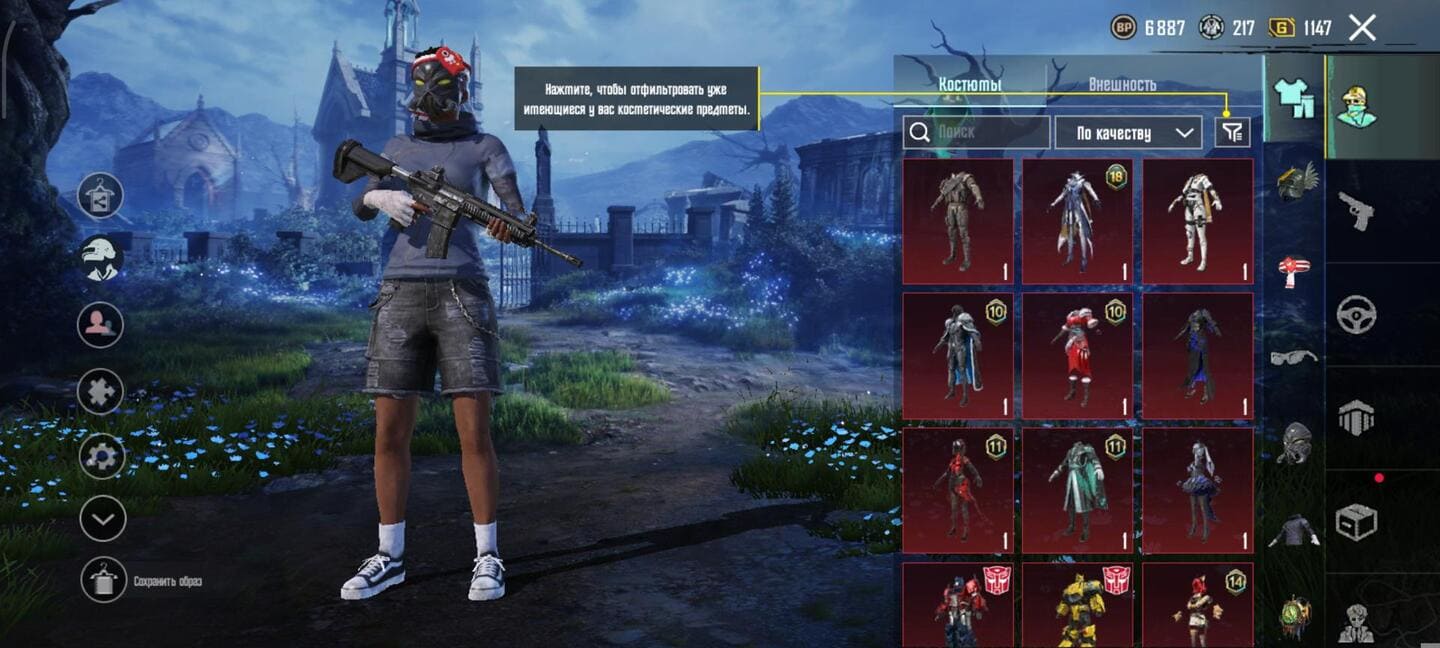Select the level 11 green cloak costume
This screenshot has width=1440, height=648.
coord(1077,490)
